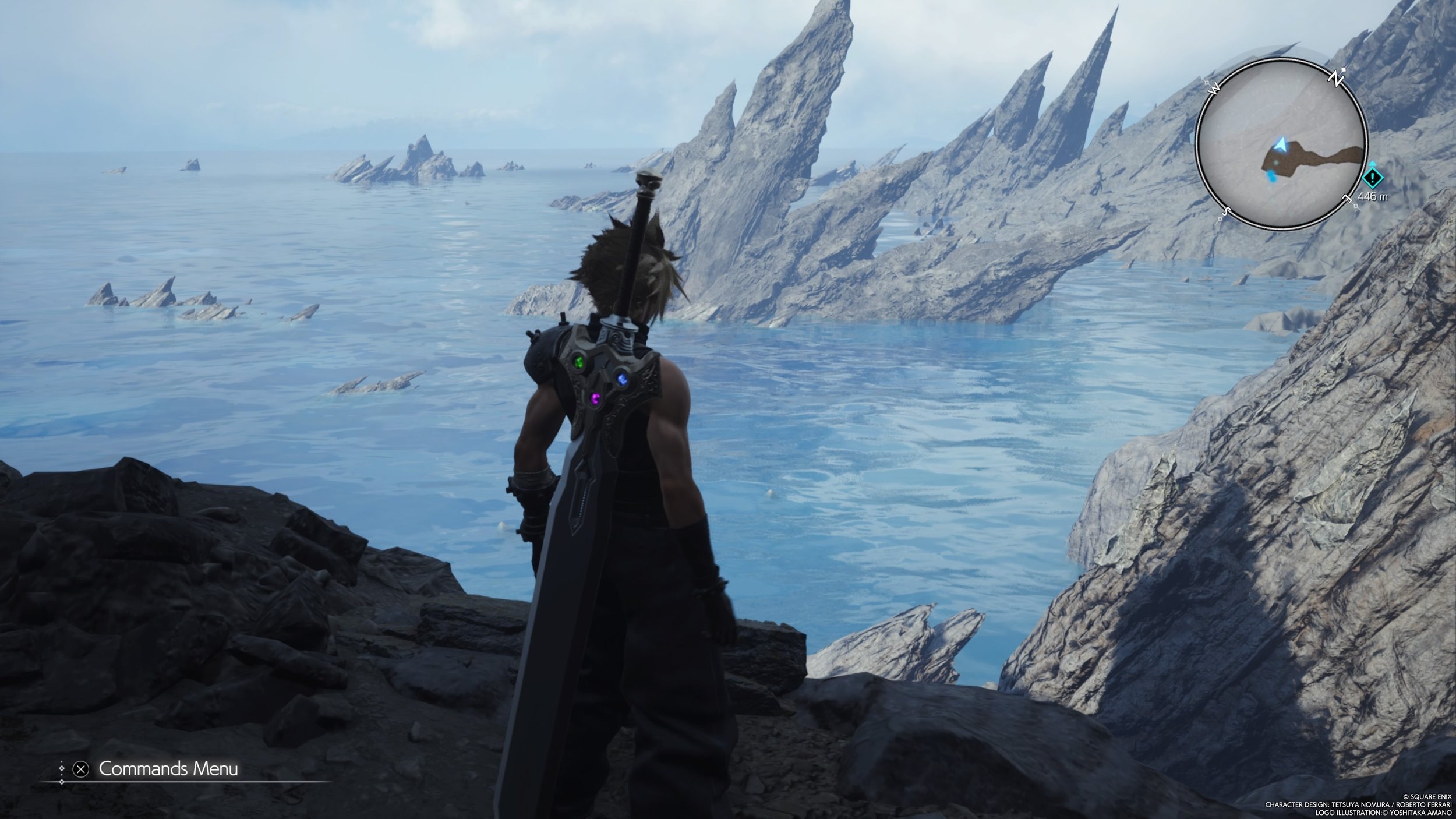Click the blue player arrow on minimap
Image resolution: width=1456 pixels, height=819 pixels.
pyautogui.click(x=1280, y=144)
